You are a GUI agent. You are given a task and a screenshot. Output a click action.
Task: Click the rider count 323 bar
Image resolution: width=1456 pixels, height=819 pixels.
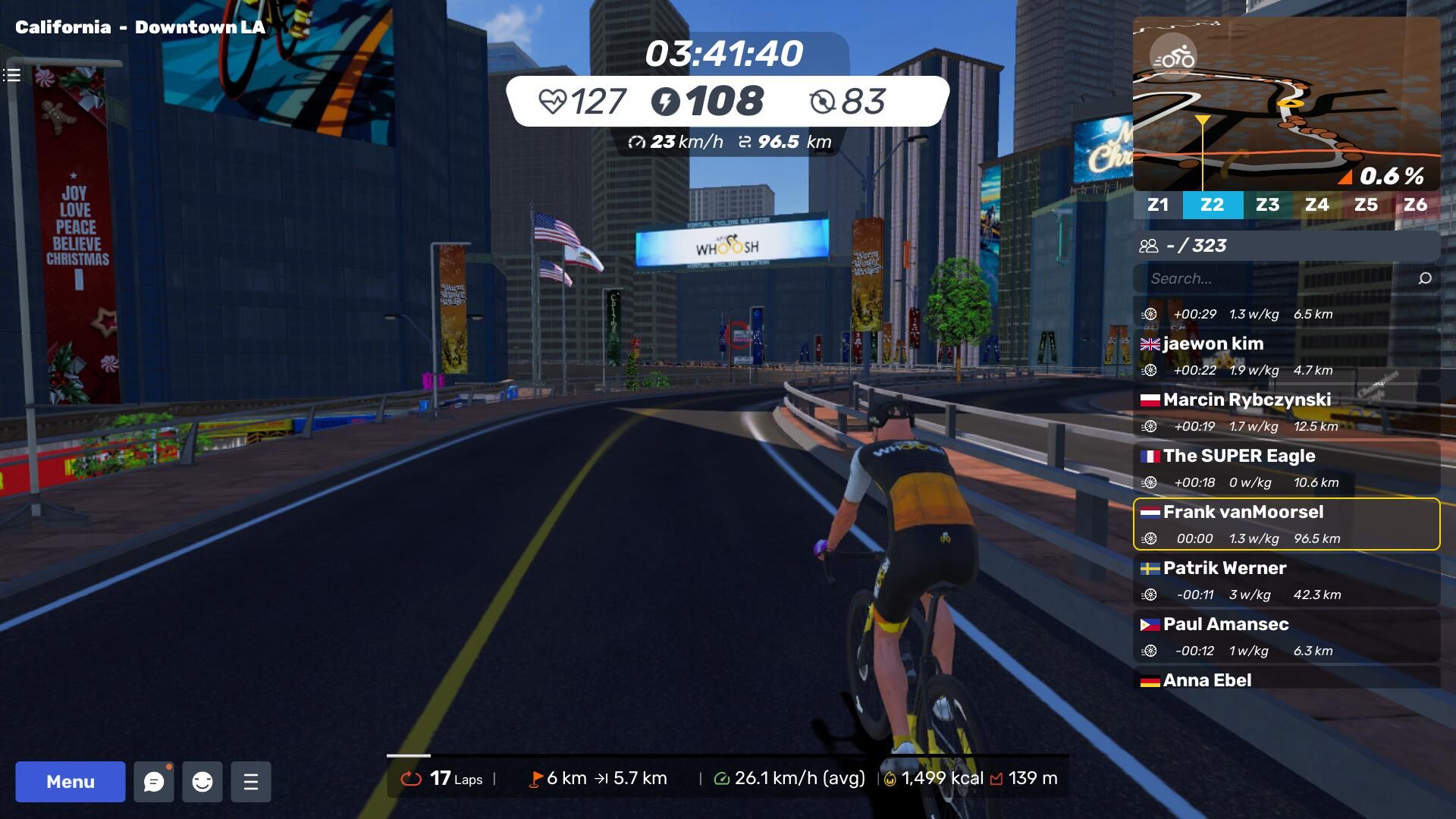pyautogui.click(x=1286, y=246)
